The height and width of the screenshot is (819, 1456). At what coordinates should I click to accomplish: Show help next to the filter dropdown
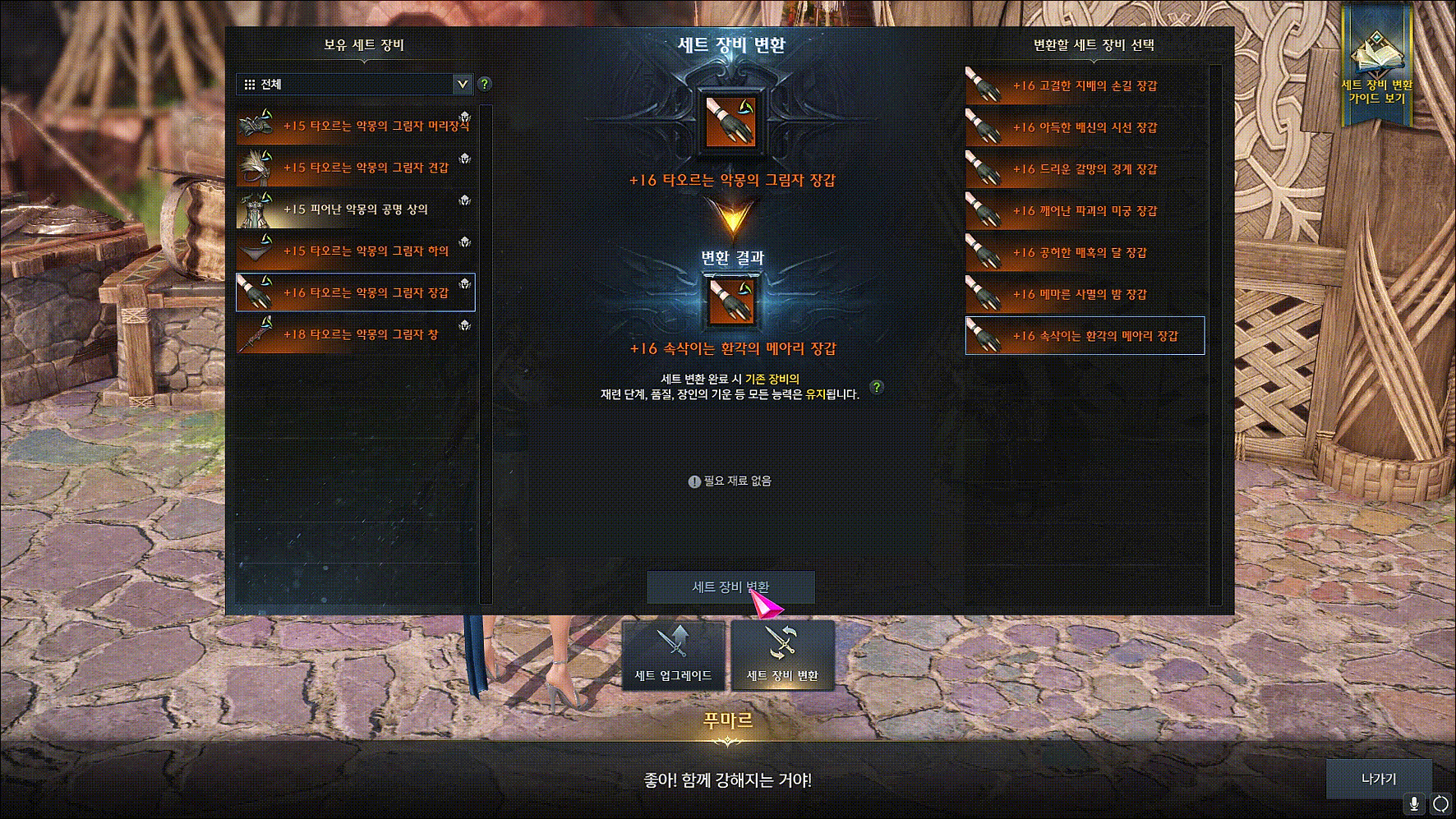click(485, 84)
